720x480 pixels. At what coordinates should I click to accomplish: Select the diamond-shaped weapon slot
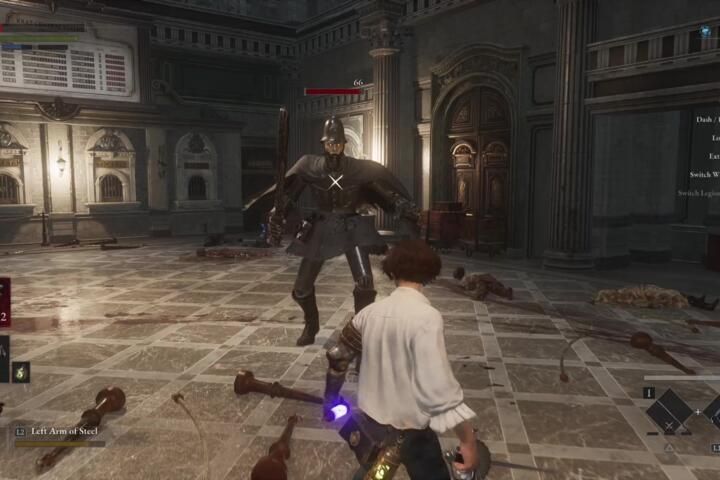click(x=669, y=411)
